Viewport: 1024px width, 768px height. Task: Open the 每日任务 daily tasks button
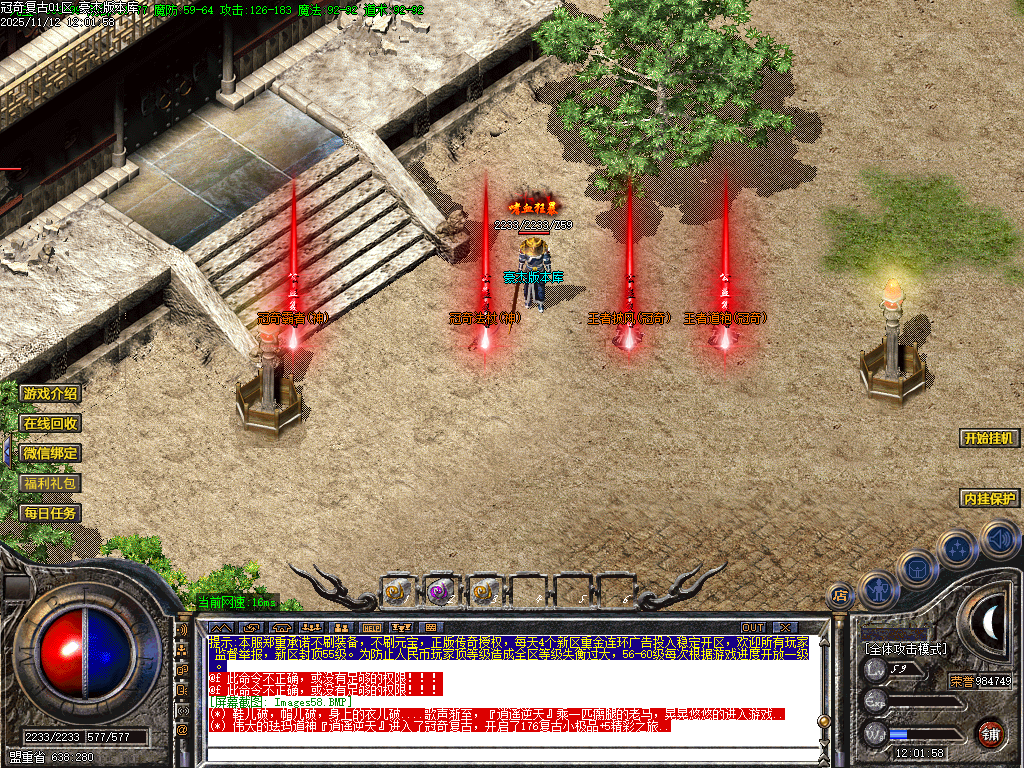point(49,513)
